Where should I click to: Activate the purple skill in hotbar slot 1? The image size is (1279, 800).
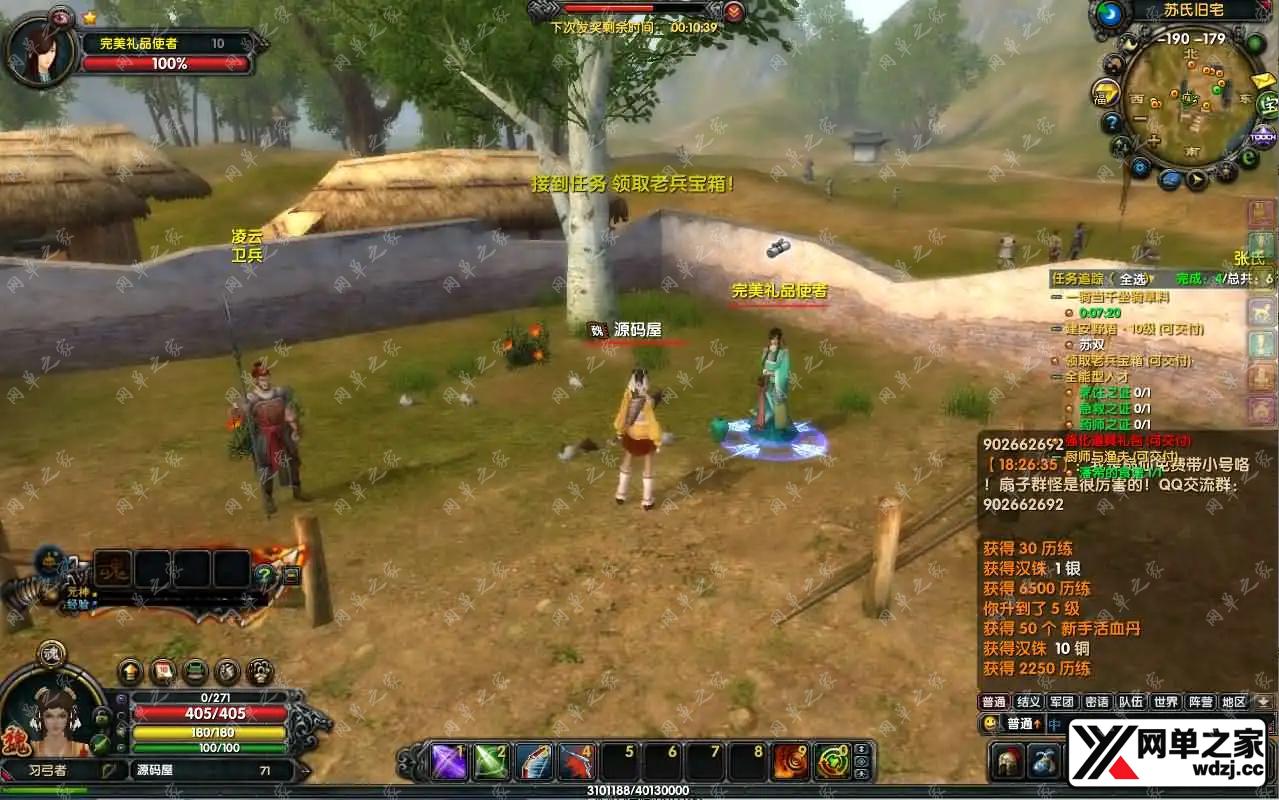coord(449,762)
